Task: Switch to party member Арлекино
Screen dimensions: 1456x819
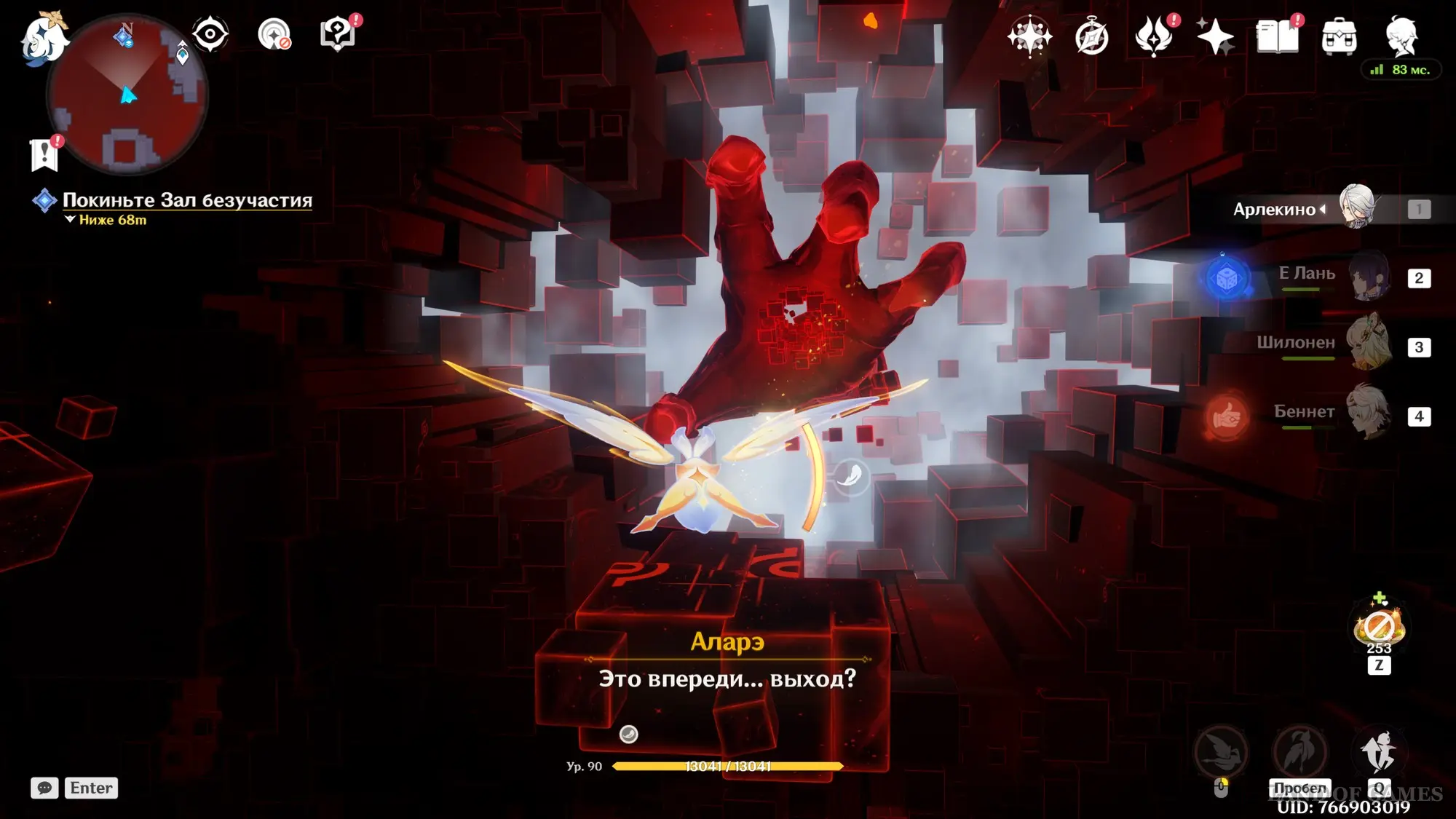Action: coord(1356,208)
